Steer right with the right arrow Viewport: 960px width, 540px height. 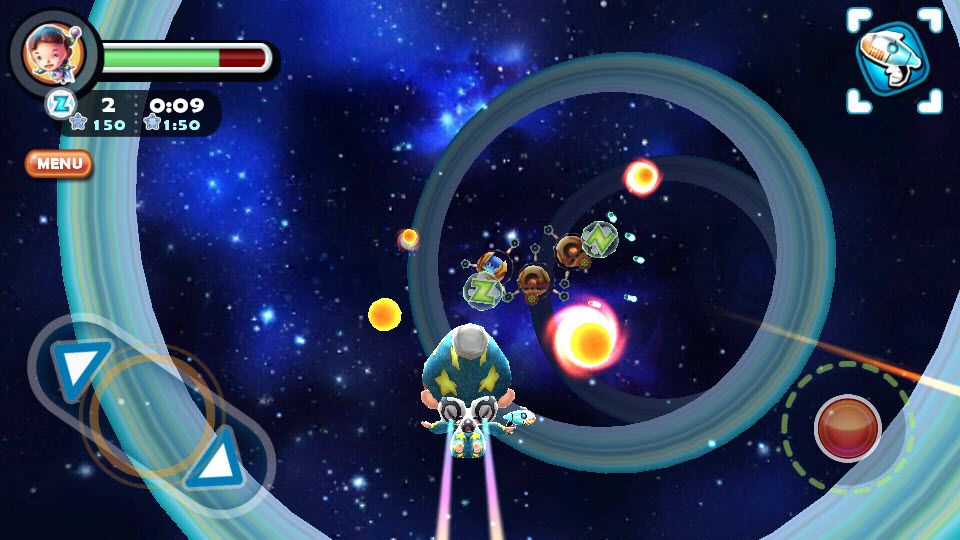(220, 460)
